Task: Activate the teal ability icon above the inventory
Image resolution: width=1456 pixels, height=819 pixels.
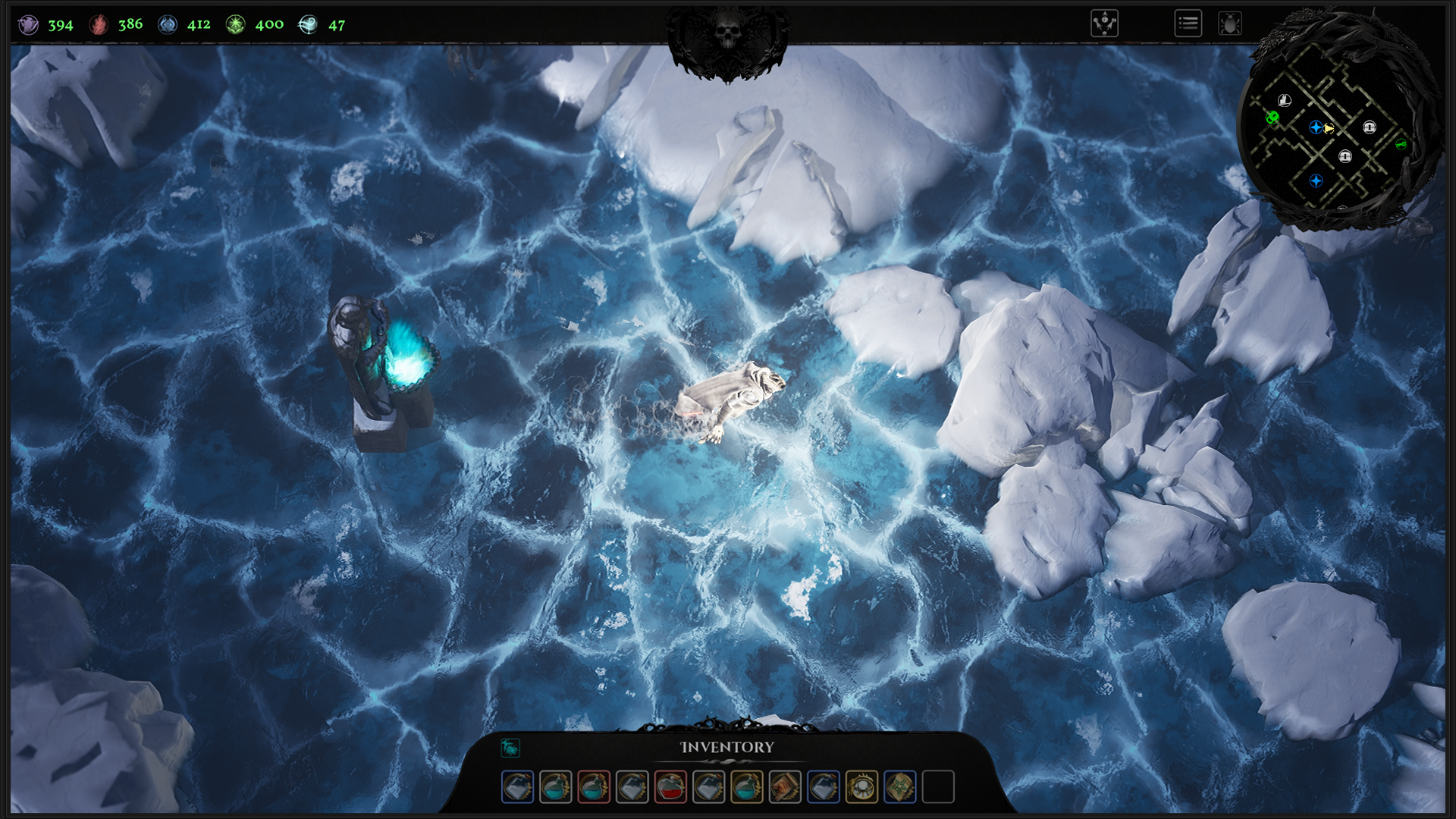Action: [x=510, y=747]
